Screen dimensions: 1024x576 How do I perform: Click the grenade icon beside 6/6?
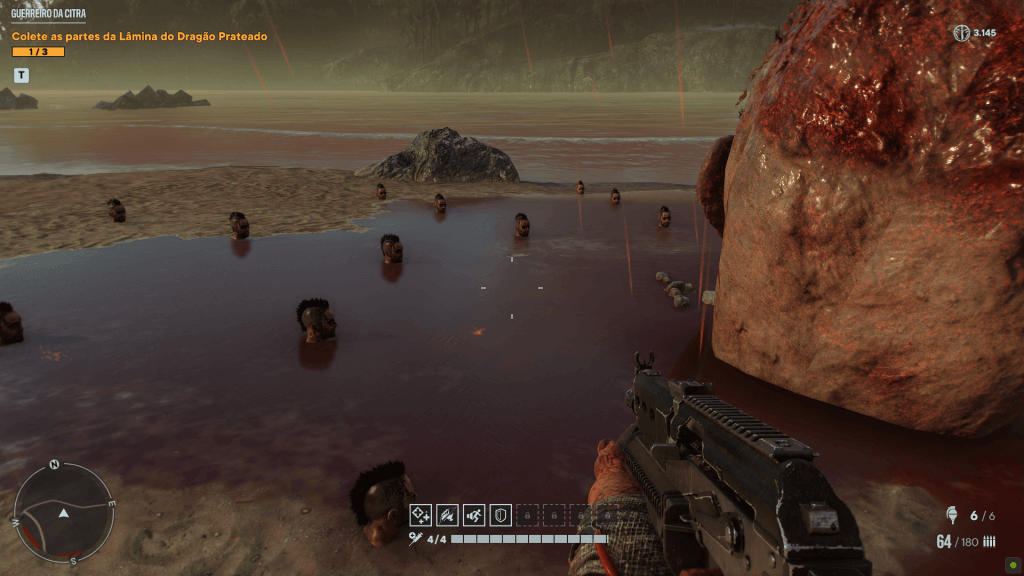pos(952,516)
